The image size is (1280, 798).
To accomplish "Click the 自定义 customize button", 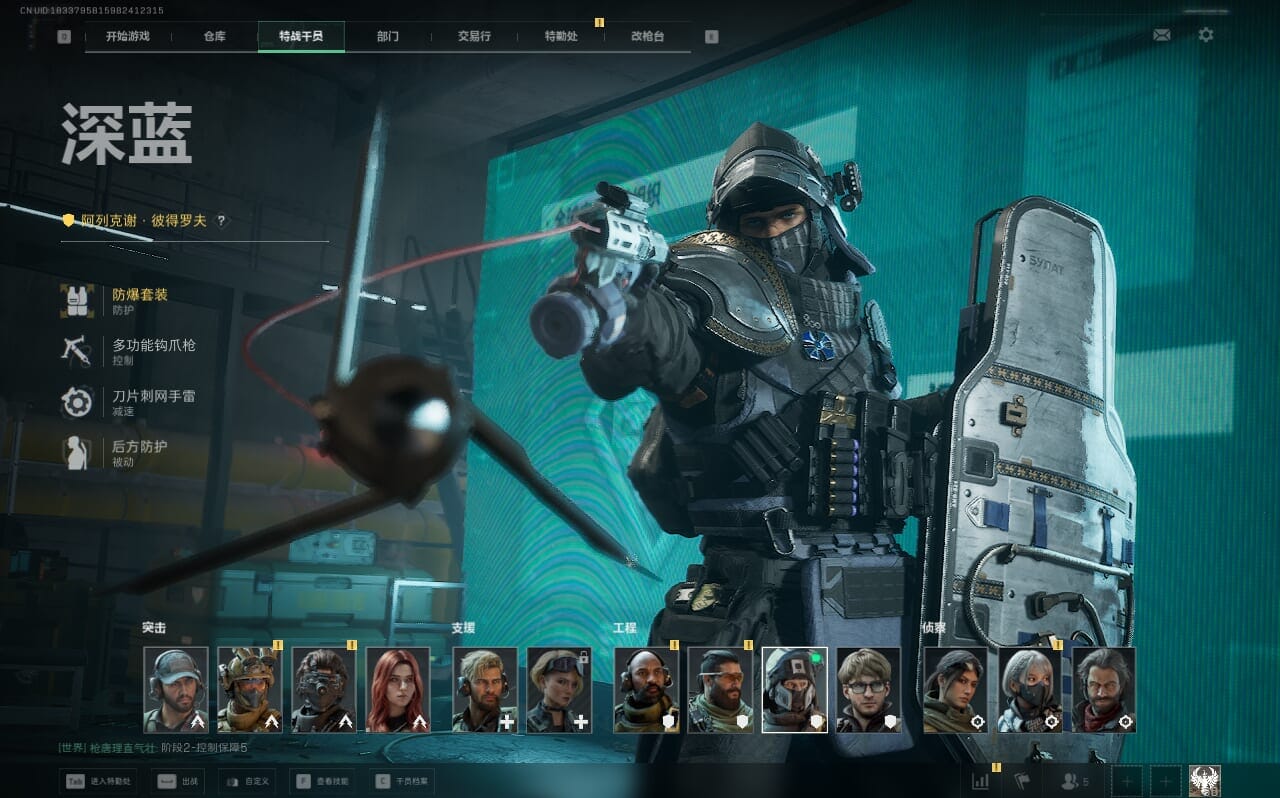I will pyautogui.click(x=248, y=780).
